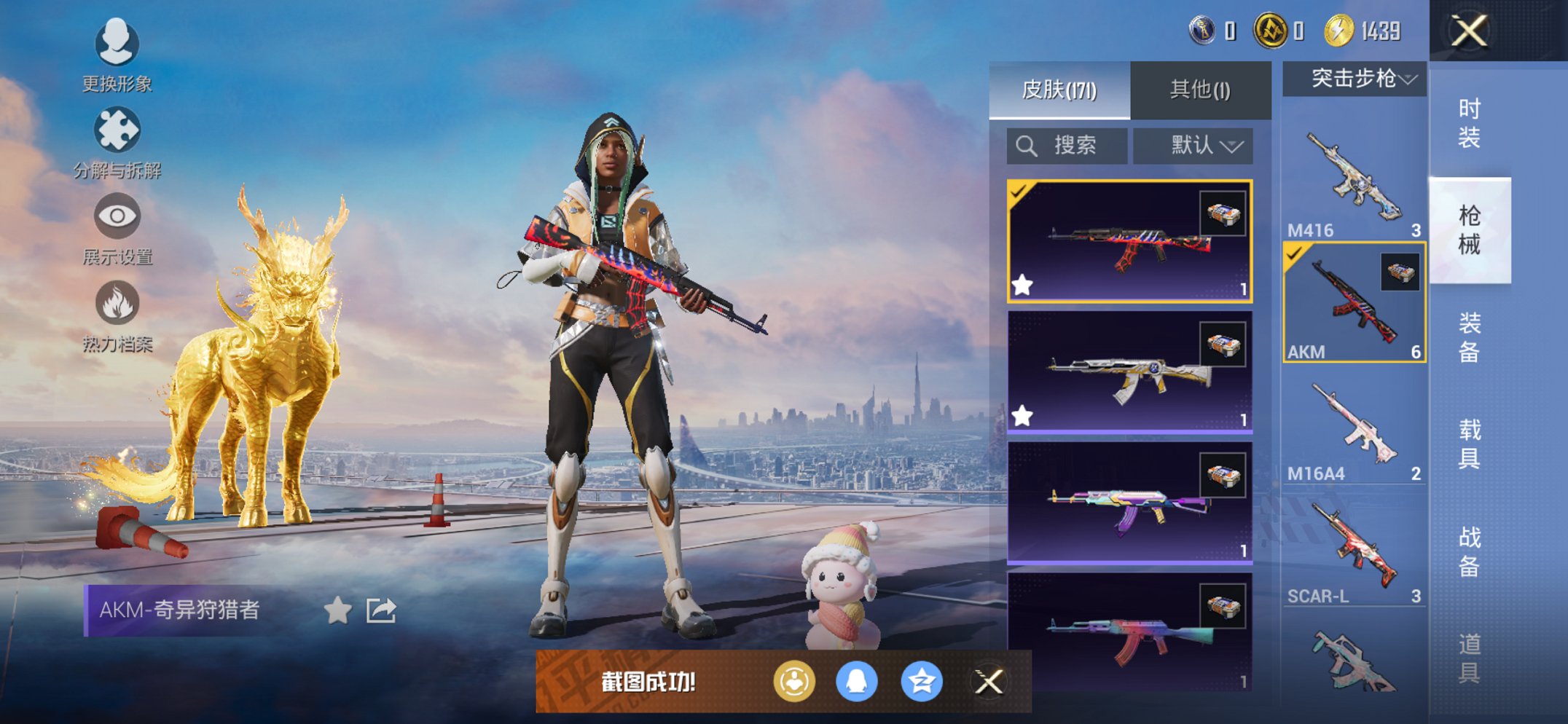This screenshot has width=1568, height=724.
Task: Share the AKM-奇异狩猎者 skin
Action: click(381, 610)
